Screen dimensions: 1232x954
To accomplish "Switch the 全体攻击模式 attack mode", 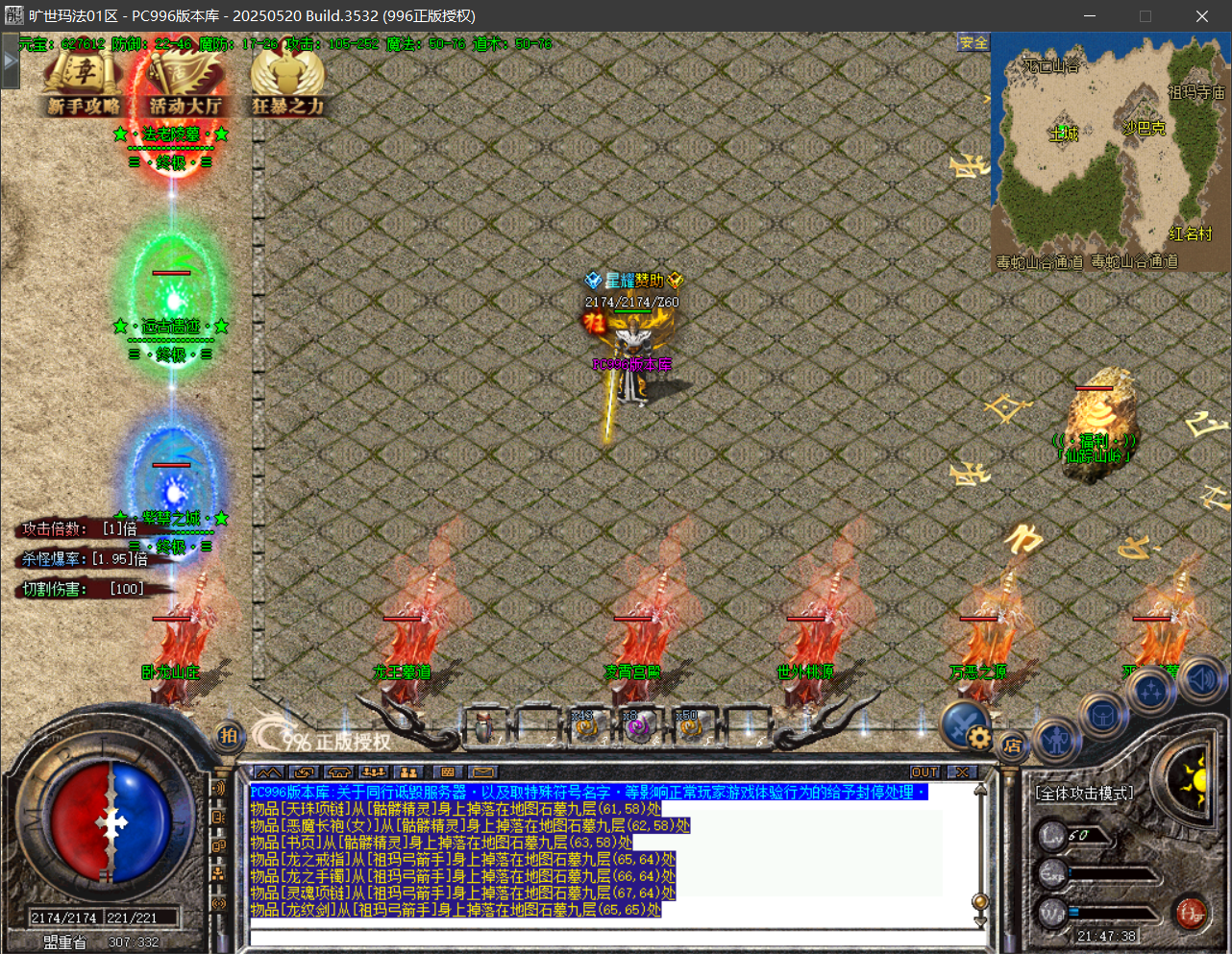I will (x=1084, y=794).
